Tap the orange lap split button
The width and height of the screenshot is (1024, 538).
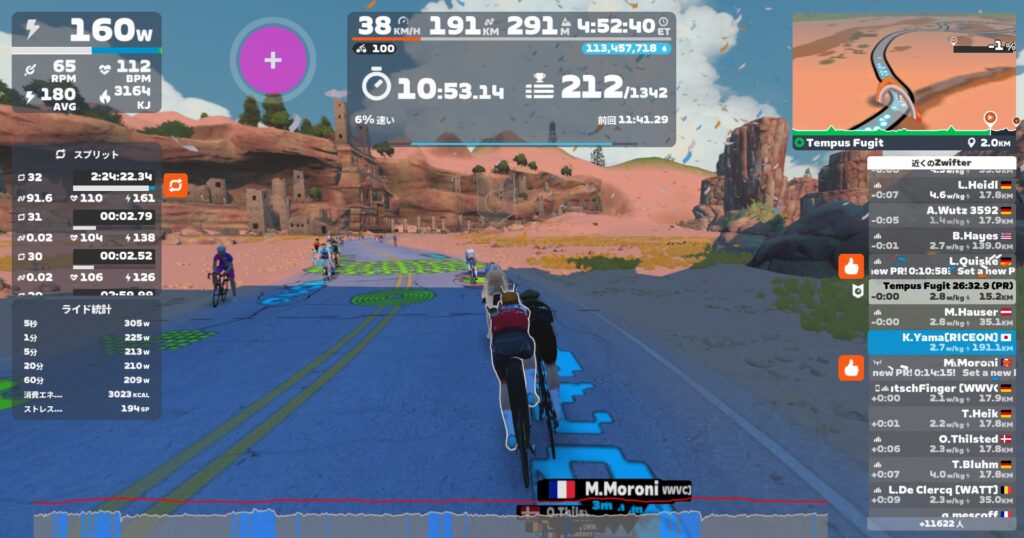174,186
